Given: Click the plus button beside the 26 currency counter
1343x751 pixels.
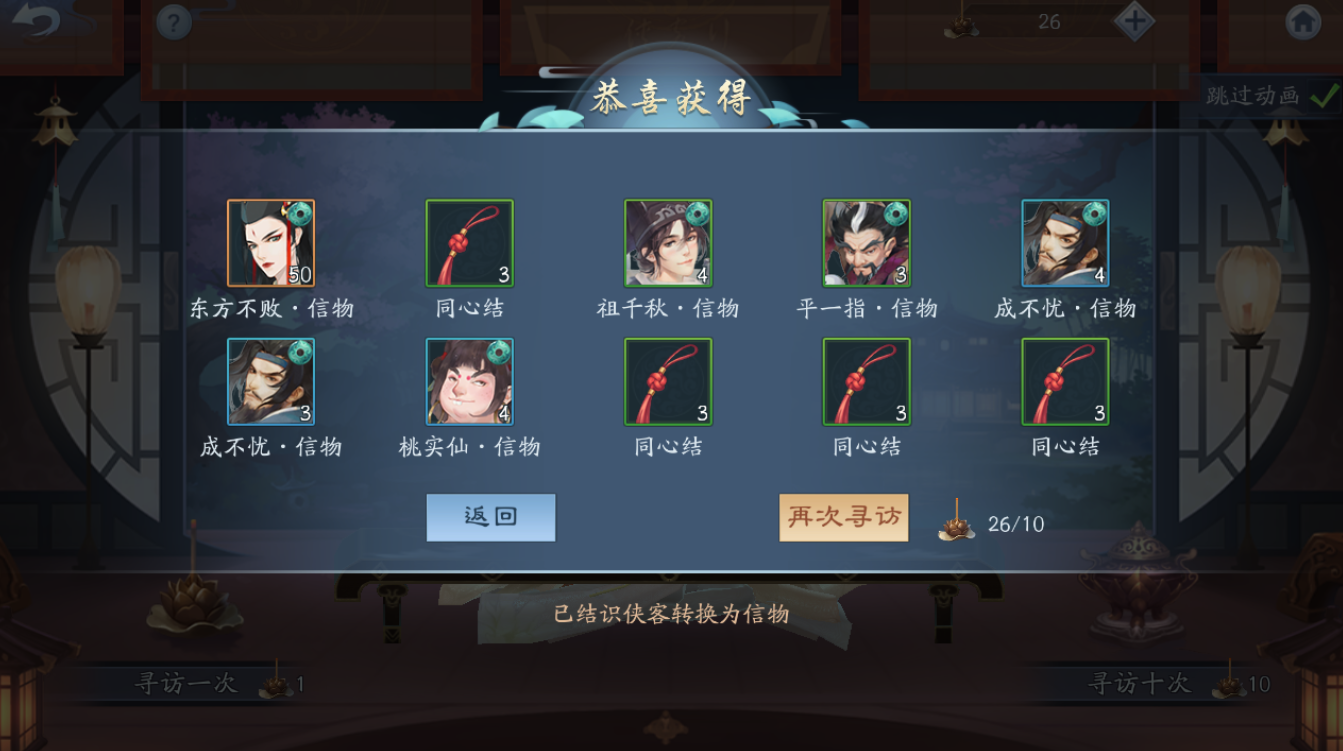Looking at the screenshot, I should tap(1133, 20).
